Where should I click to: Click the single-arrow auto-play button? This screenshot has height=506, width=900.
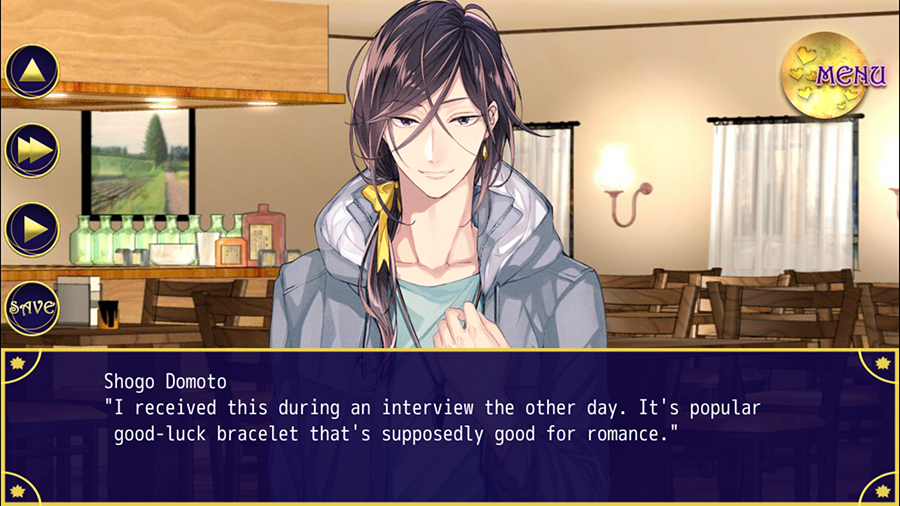(32, 228)
